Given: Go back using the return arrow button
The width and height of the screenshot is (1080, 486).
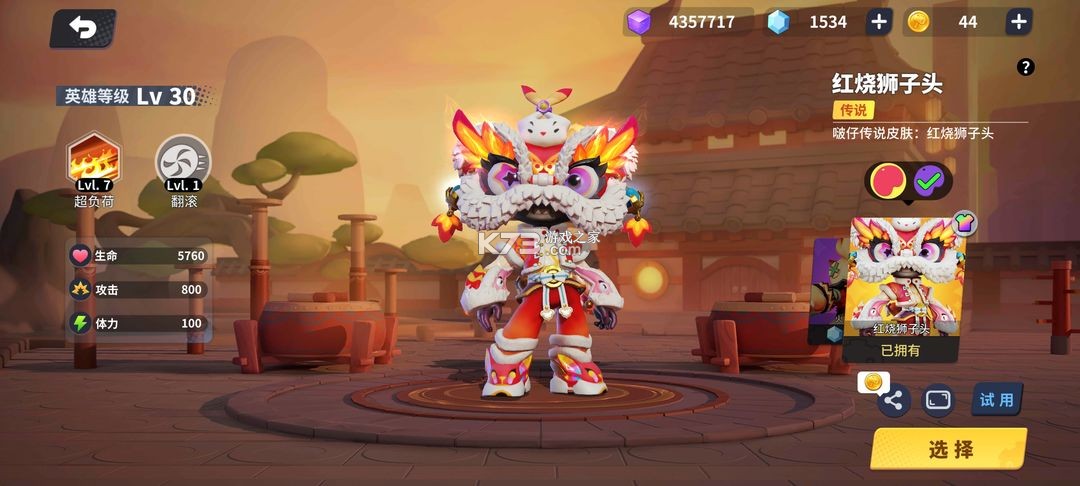Looking at the screenshot, I should [x=82, y=29].
